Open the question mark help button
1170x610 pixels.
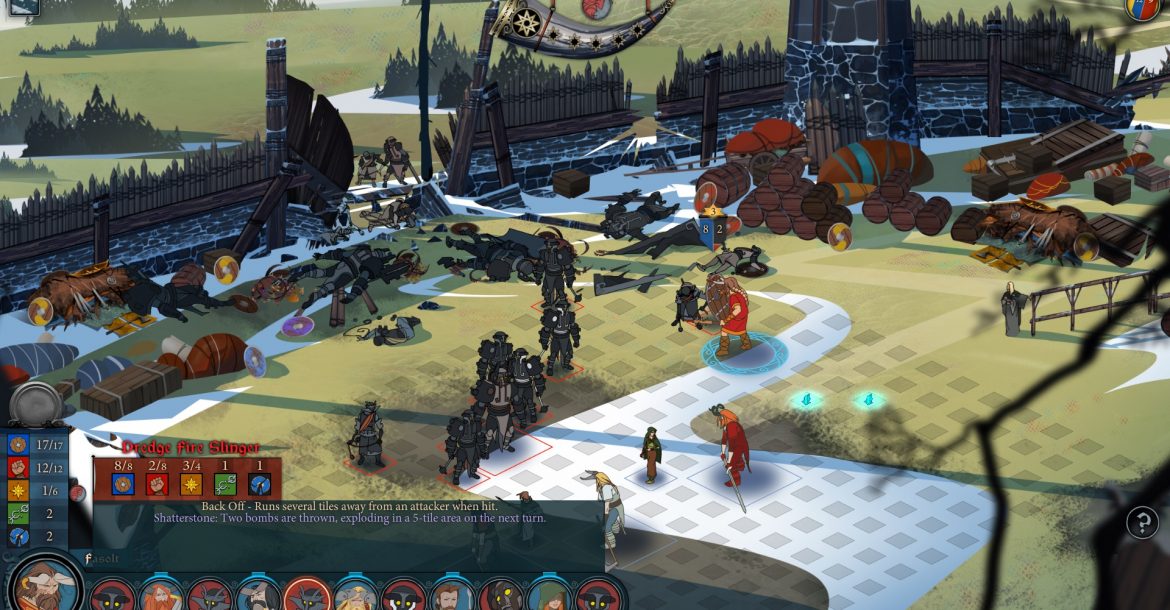[x=1142, y=522]
